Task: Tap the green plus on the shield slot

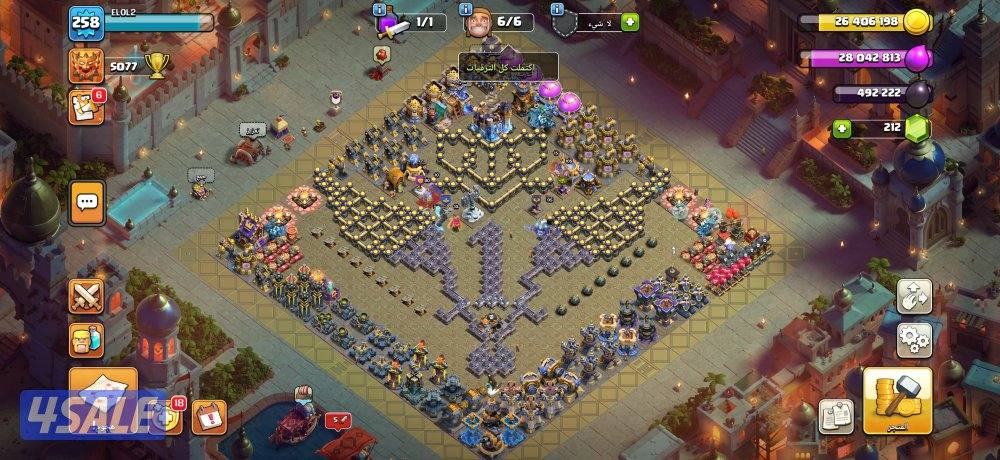Action: 629,22
